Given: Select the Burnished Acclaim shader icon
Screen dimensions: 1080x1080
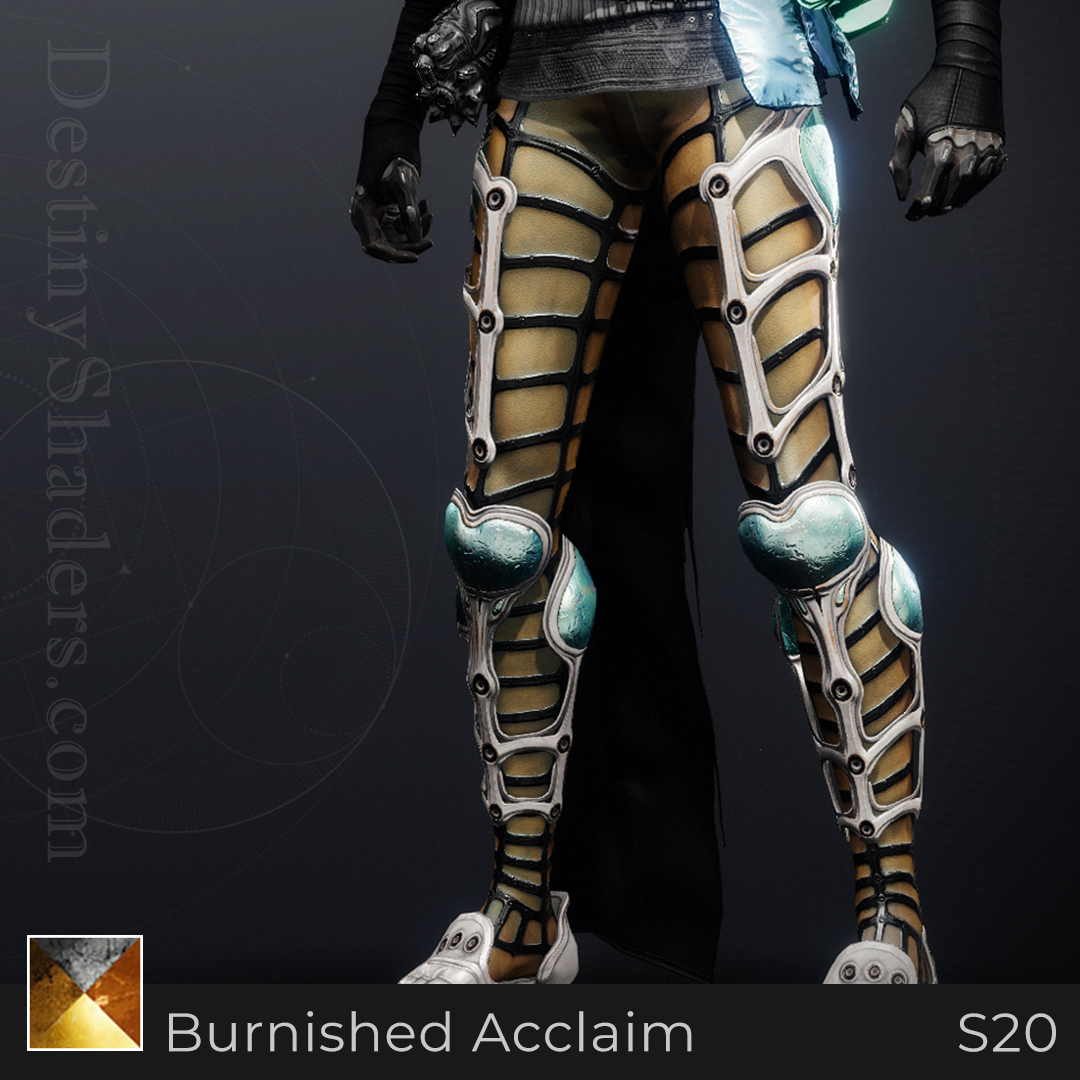Looking at the screenshot, I should click(x=85, y=993).
